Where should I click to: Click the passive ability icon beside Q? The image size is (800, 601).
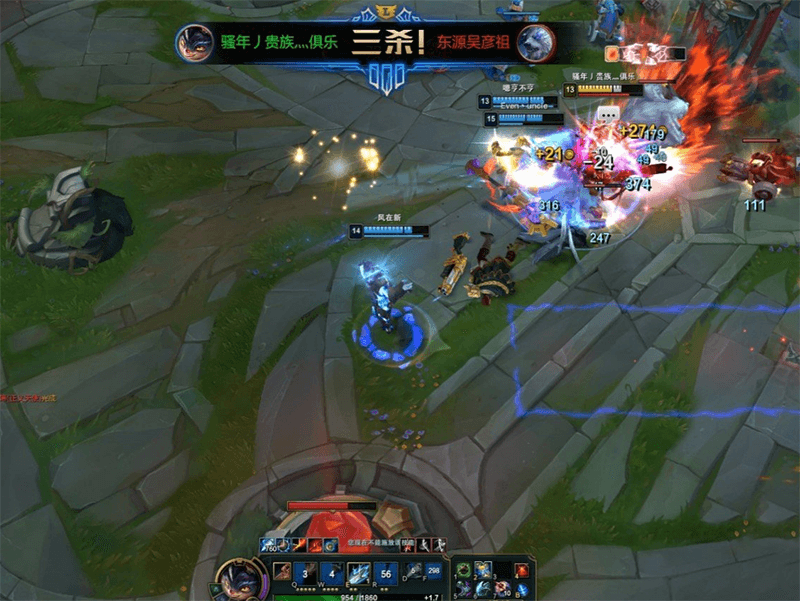click(282, 572)
